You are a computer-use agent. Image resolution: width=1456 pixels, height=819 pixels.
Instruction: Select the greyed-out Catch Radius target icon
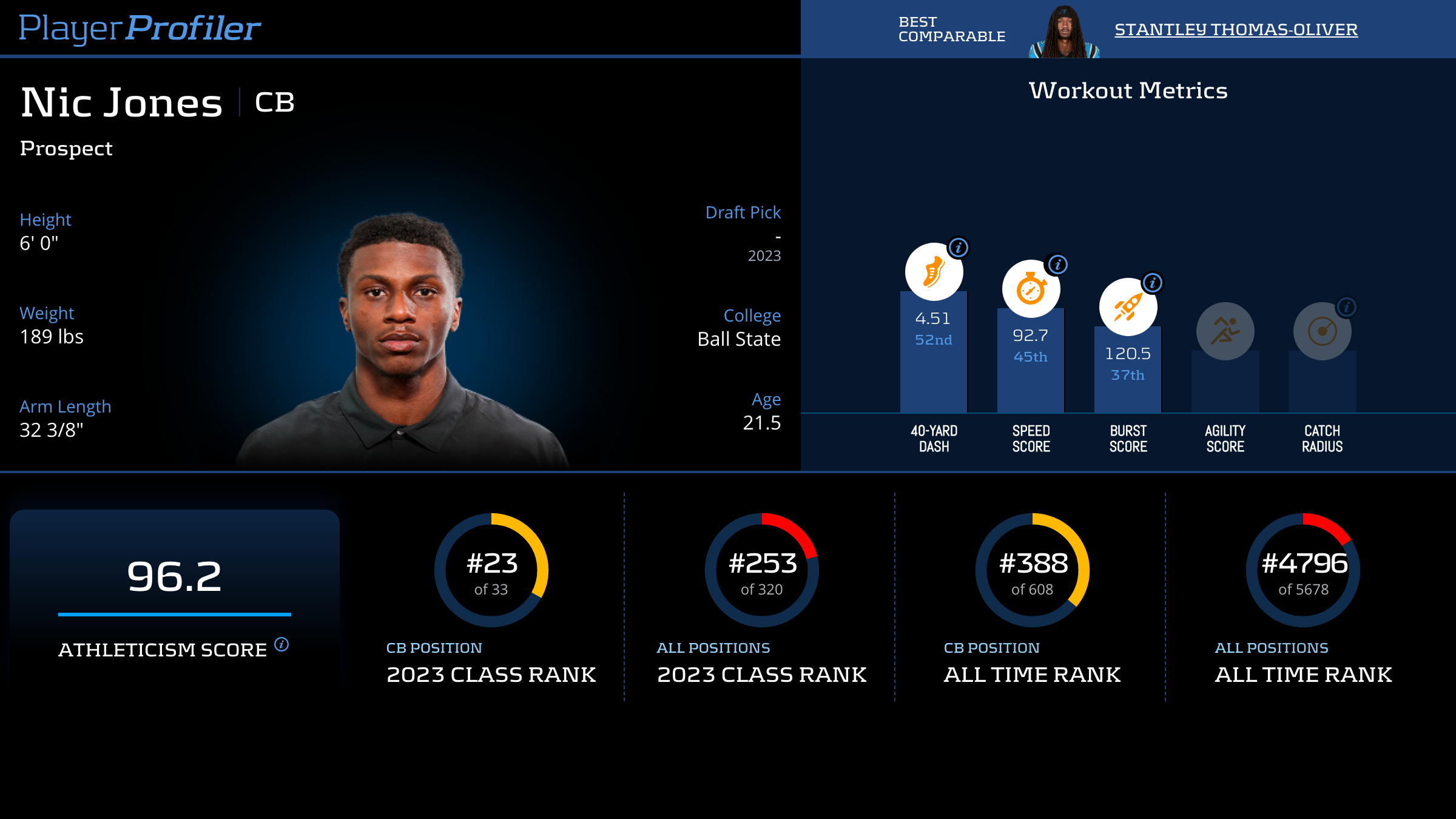click(1322, 332)
